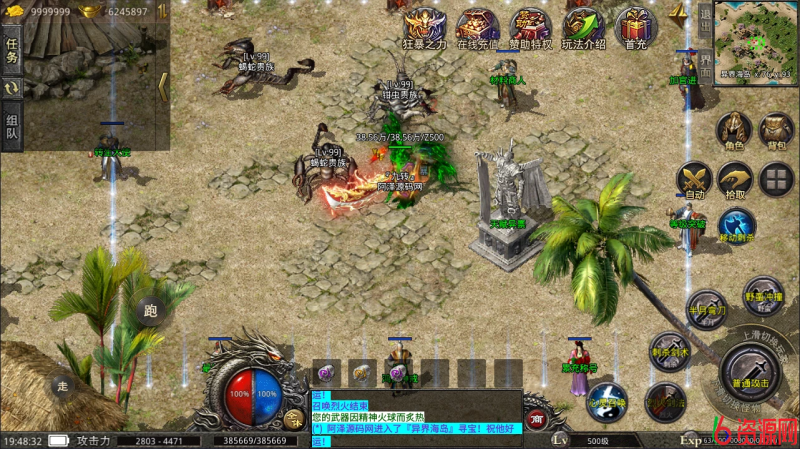The height and width of the screenshot is (449, 800).
Task: Open the 角色 character sheet
Action: [735, 130]
